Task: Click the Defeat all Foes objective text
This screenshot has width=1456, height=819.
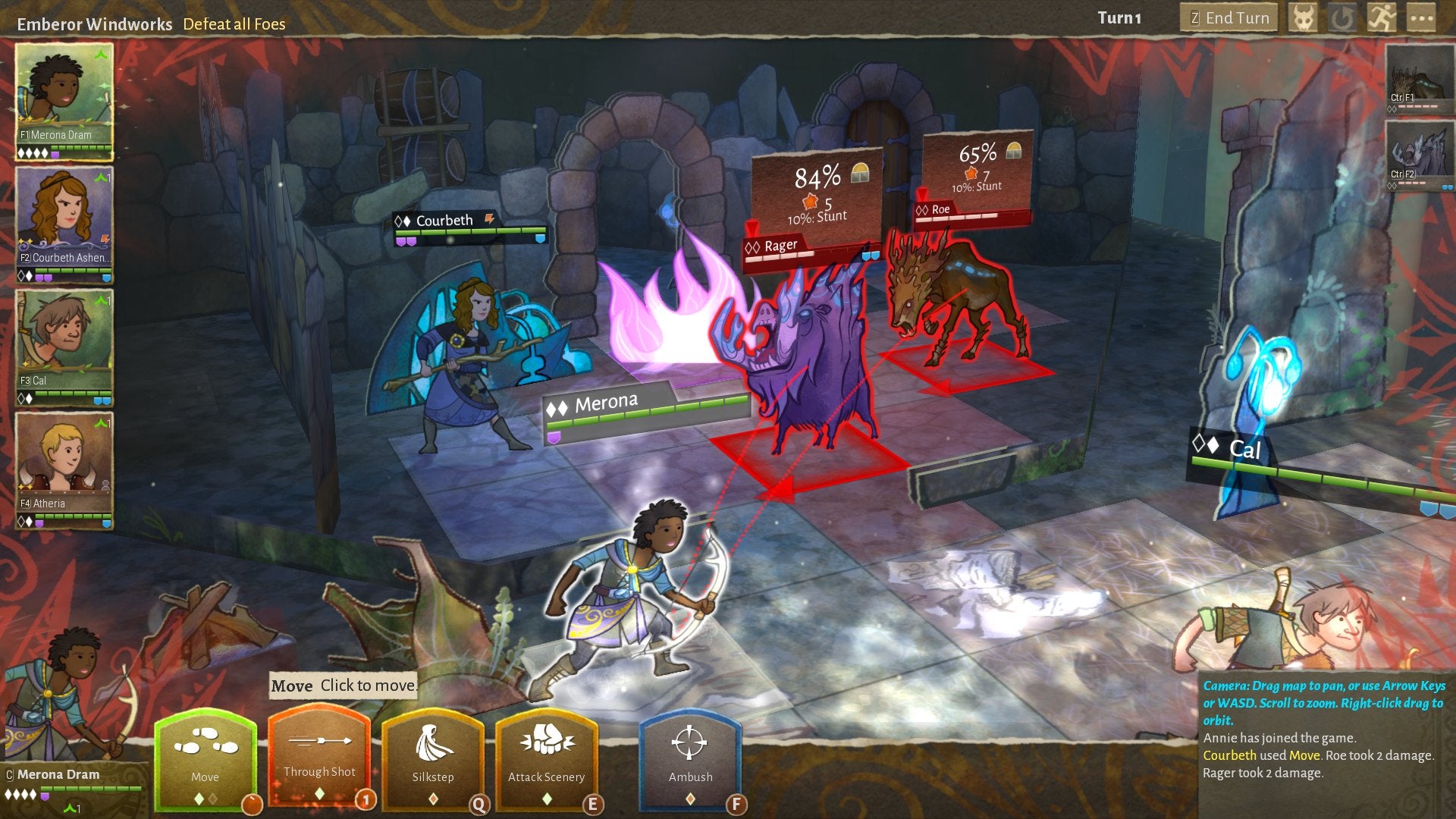Action: [x=234, y=24]
